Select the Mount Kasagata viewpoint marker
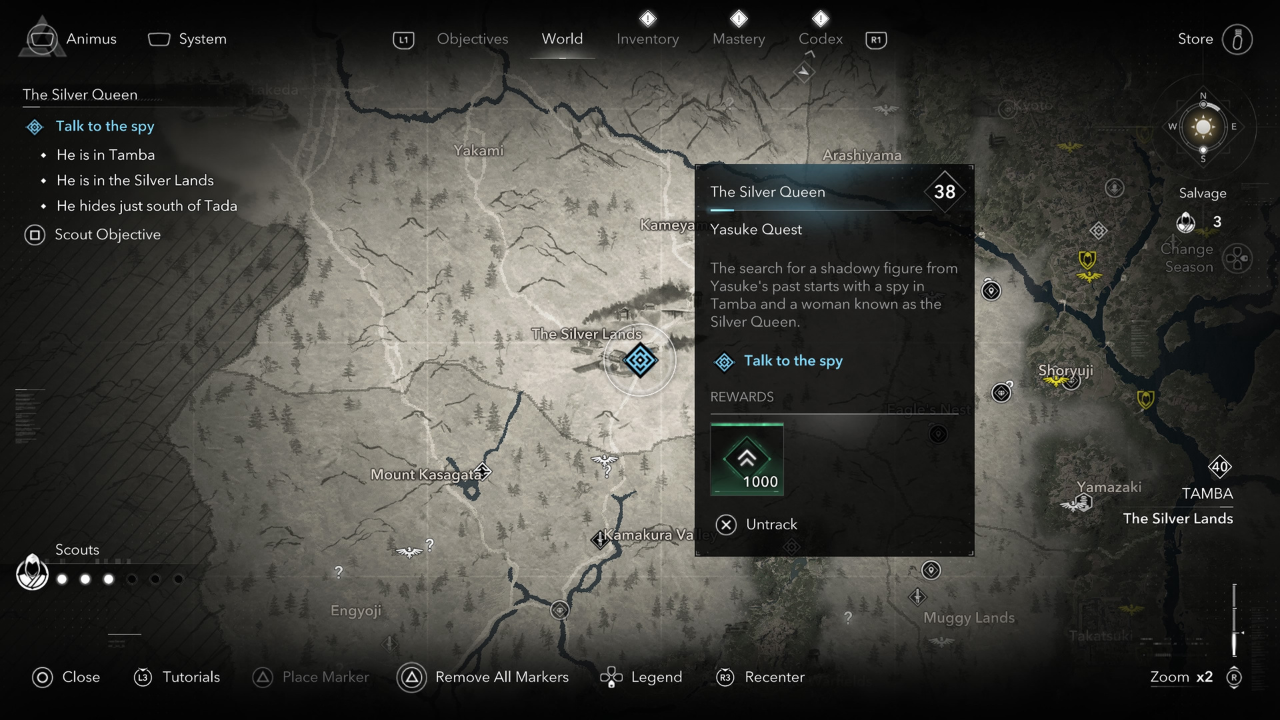 click(x=483, y=470)
